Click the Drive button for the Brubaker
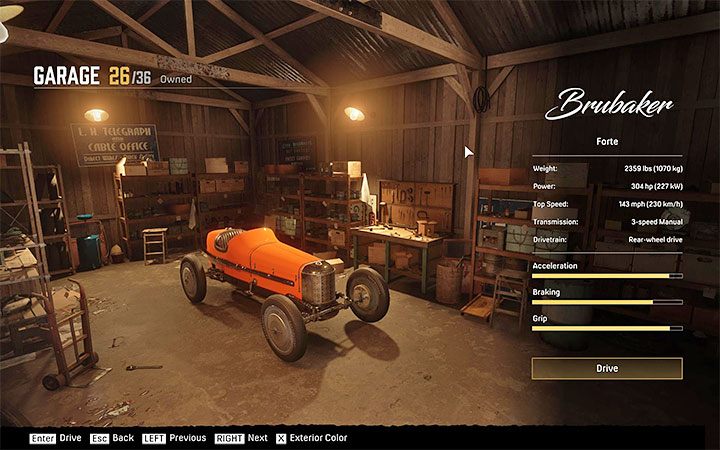The height and width of the screenshot is (450, 720). coord(607,369)
